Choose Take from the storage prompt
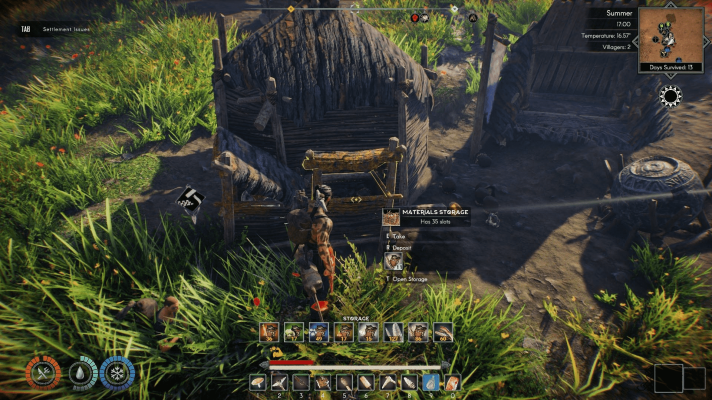 (398, 236)
